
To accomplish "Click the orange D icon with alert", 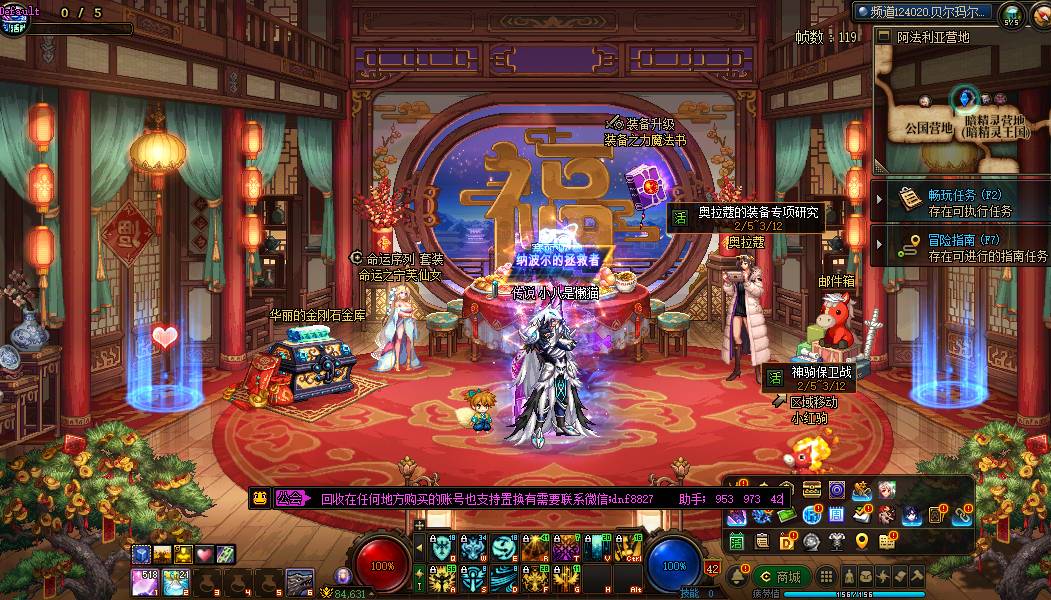I will (x=787, y=541).
